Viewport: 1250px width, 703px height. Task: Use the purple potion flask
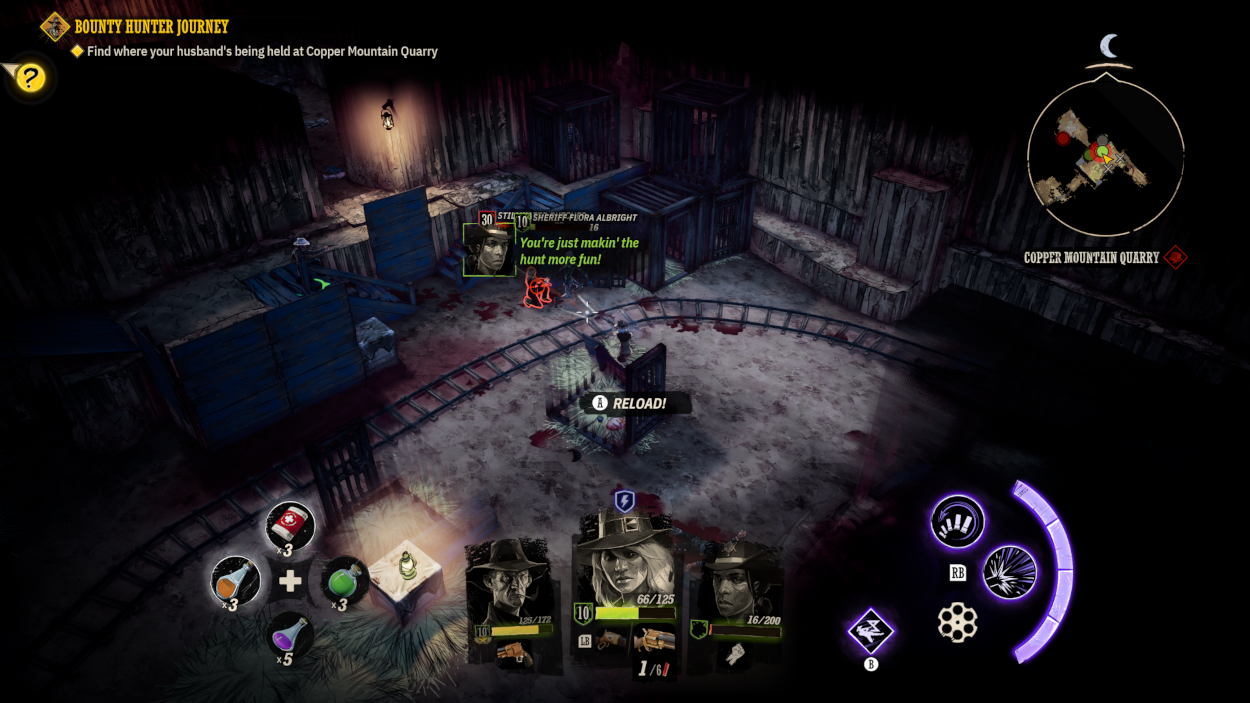tap(291, 635)
